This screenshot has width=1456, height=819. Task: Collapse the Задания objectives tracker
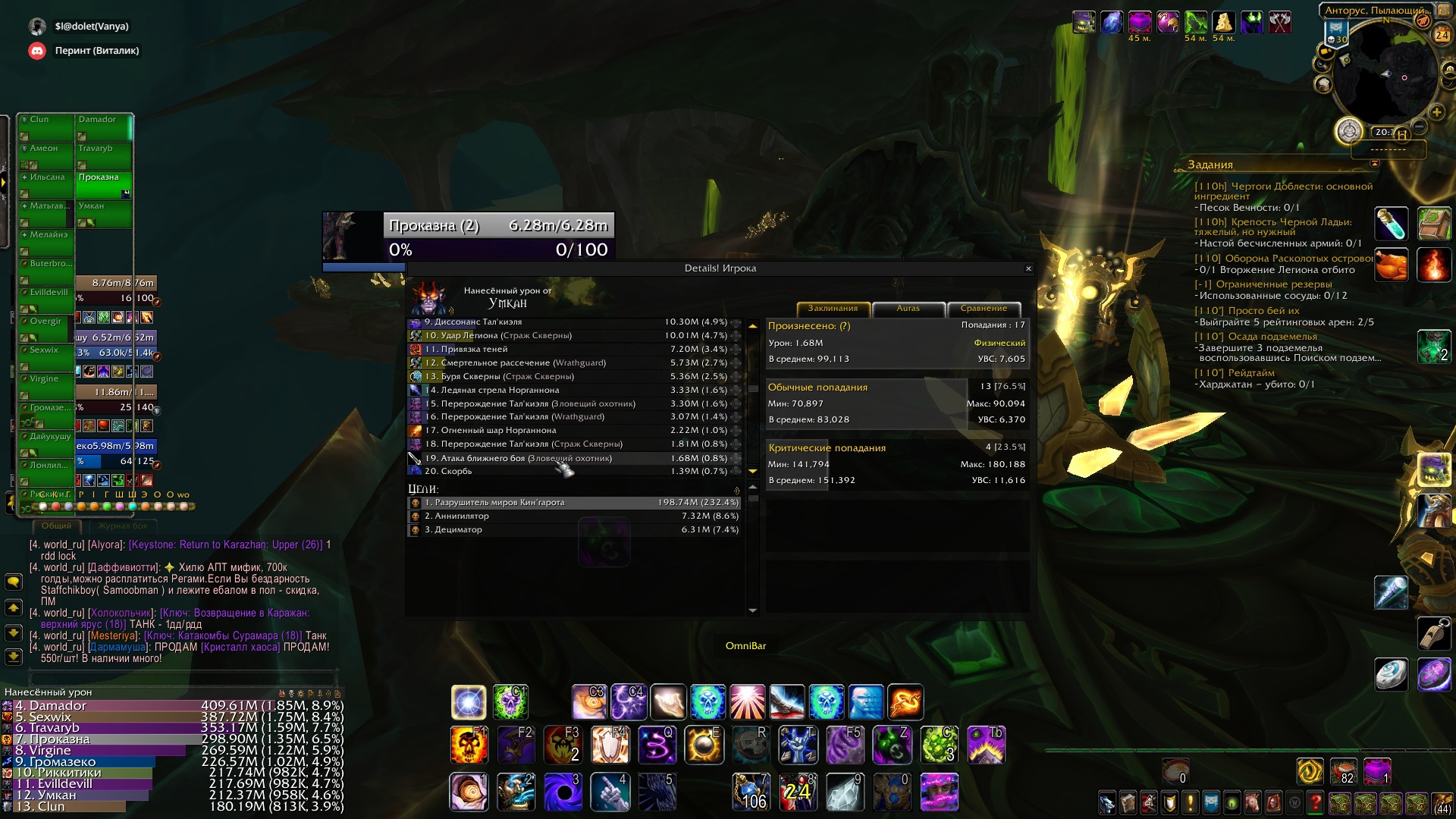point(1374,164)
